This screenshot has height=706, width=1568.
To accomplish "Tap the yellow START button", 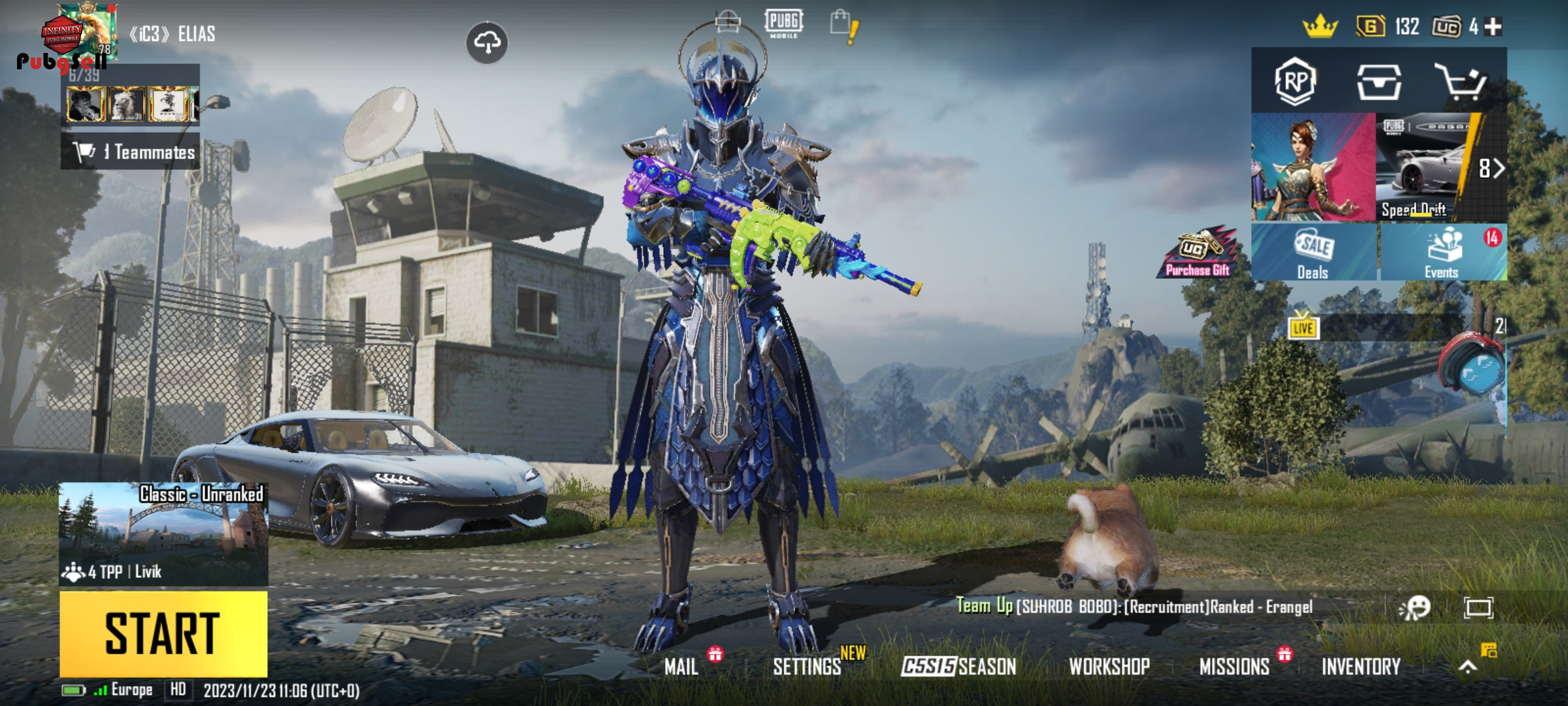I will [x=163, y=633].
